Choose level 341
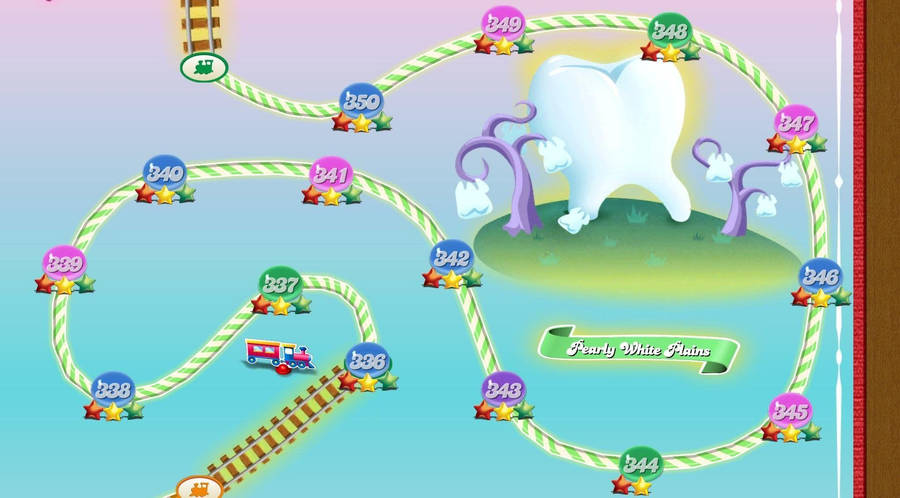The width and height of the screenshot is (900, 498). [x=331, y=175]
